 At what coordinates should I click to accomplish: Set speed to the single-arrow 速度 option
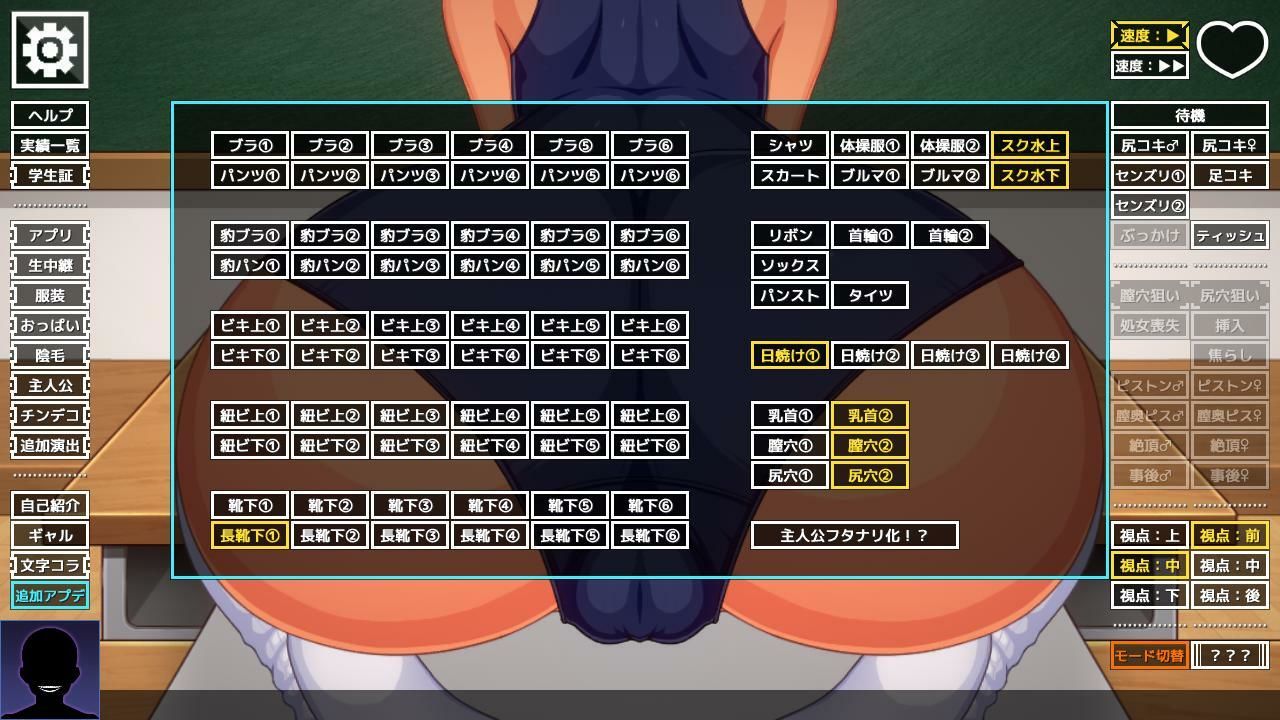[x=1149, y=35]
